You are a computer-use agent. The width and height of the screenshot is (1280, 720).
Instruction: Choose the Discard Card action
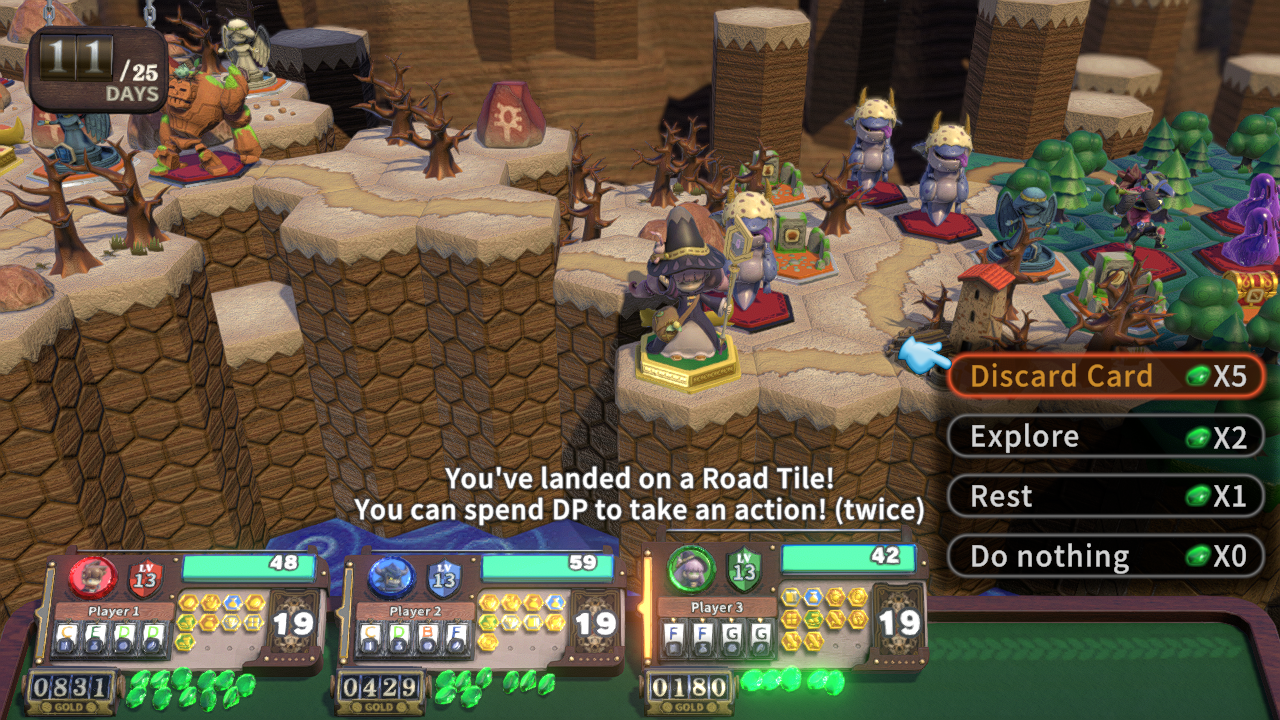(x=1104, y=377)
